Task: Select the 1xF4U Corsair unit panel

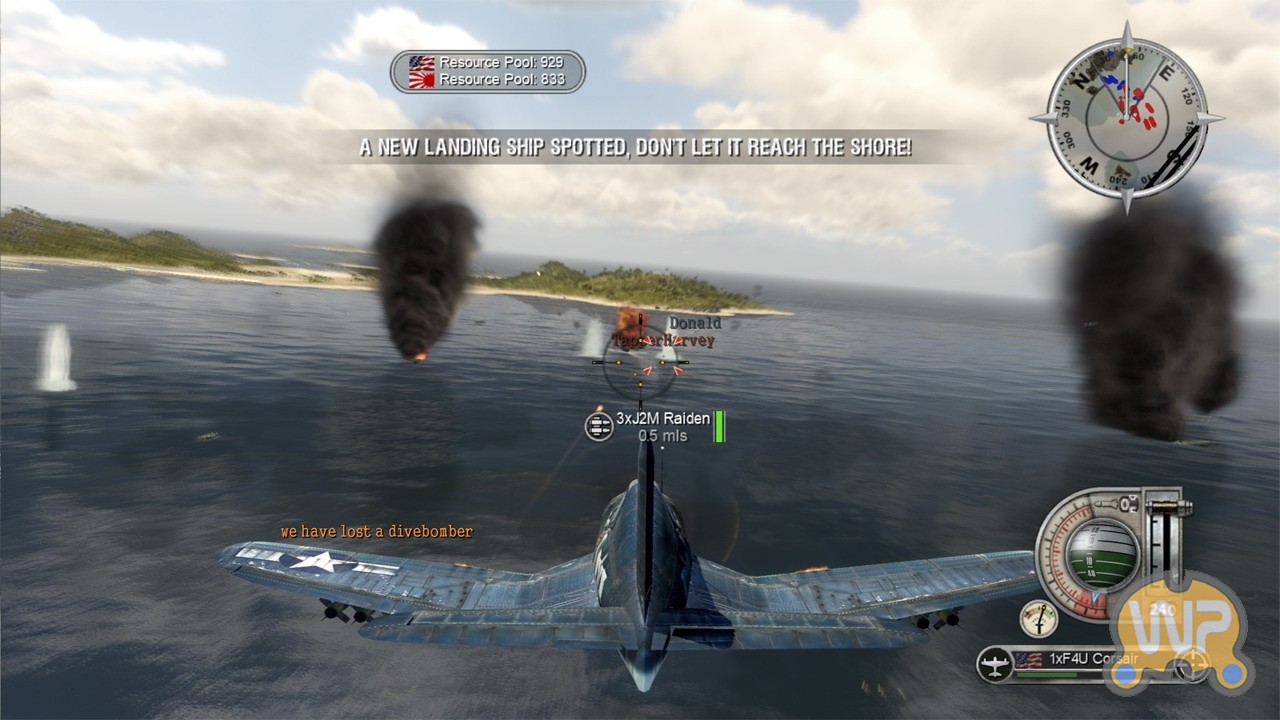Action: [x=1060, y=662]
